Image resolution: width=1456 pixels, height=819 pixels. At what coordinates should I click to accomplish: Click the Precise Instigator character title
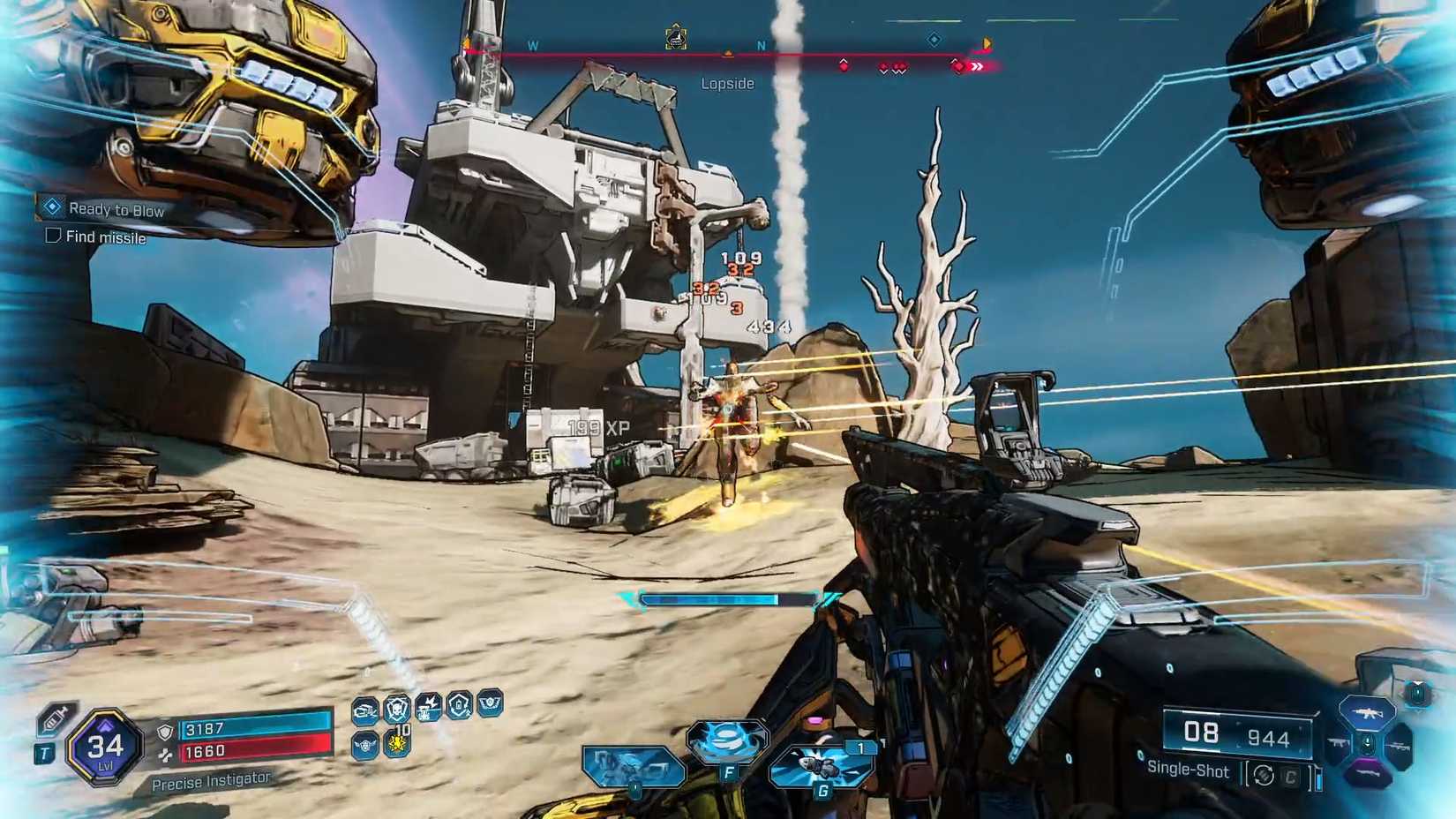tap(212, 779)
